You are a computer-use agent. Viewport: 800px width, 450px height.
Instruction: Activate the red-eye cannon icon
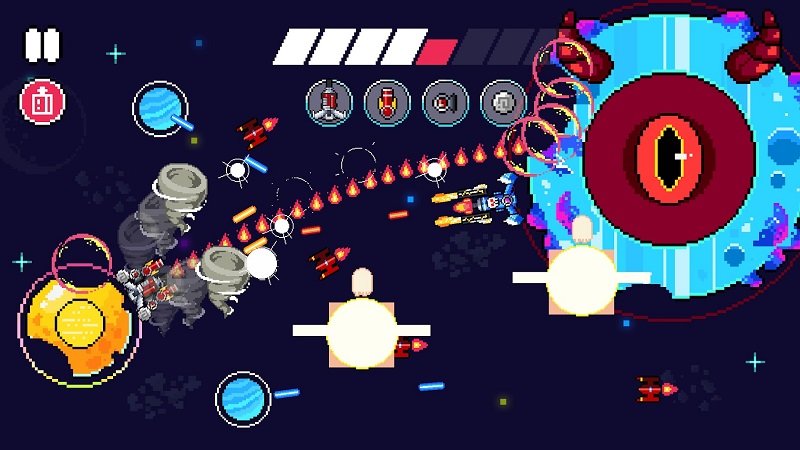(x=445, y=102)
